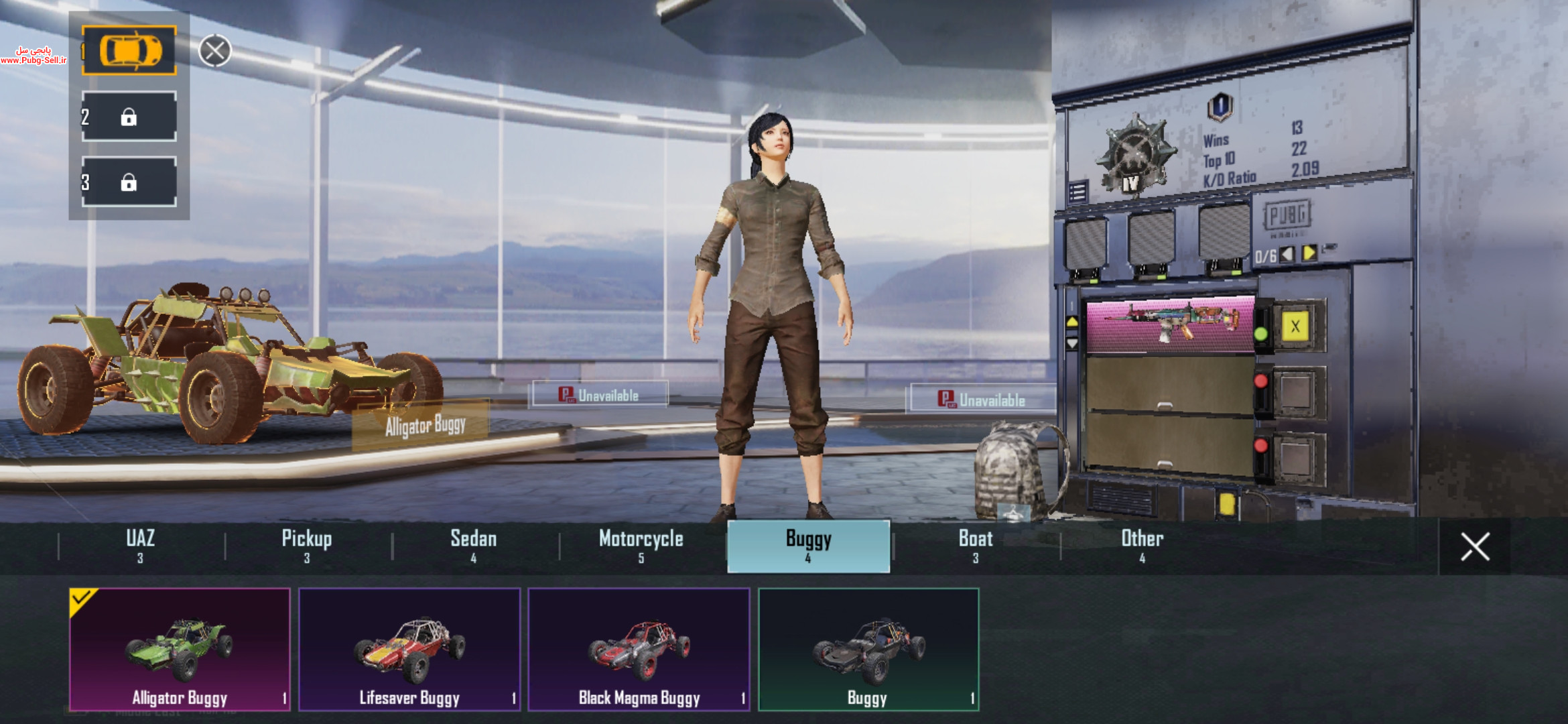Open the list icon beside rank badge
The height and width of the screenshot is (724, 1568).
pyautogui.click(x=1077, y=192)
